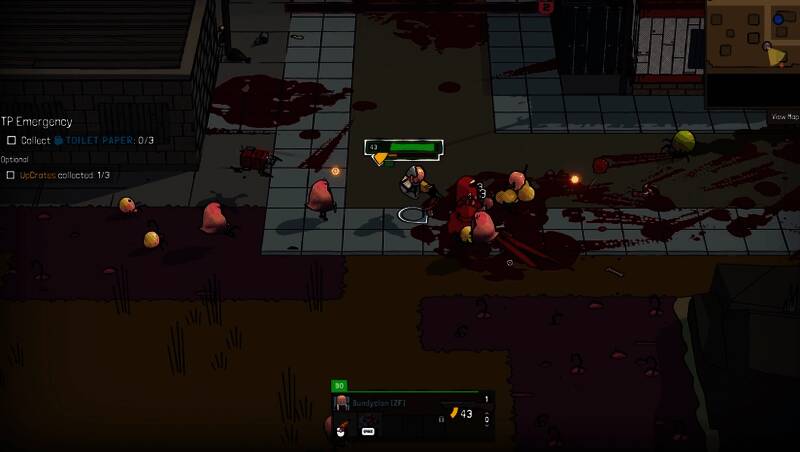Select the optional UpCrates collected objective
Image resolution: width=800 pixels, height=452 pixels.
[58, 175]
